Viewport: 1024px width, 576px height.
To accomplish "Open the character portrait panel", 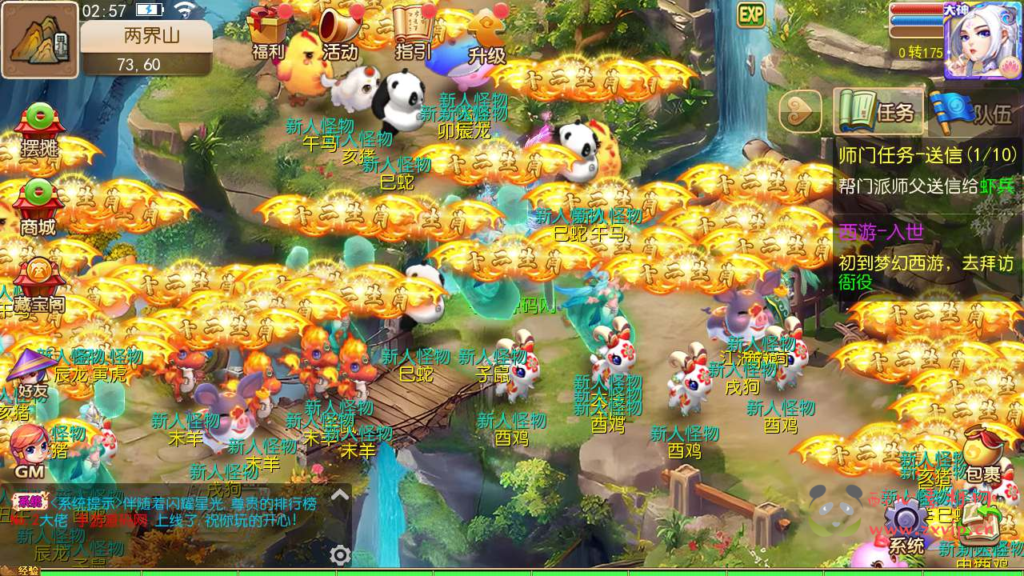I will coord(981,42).
